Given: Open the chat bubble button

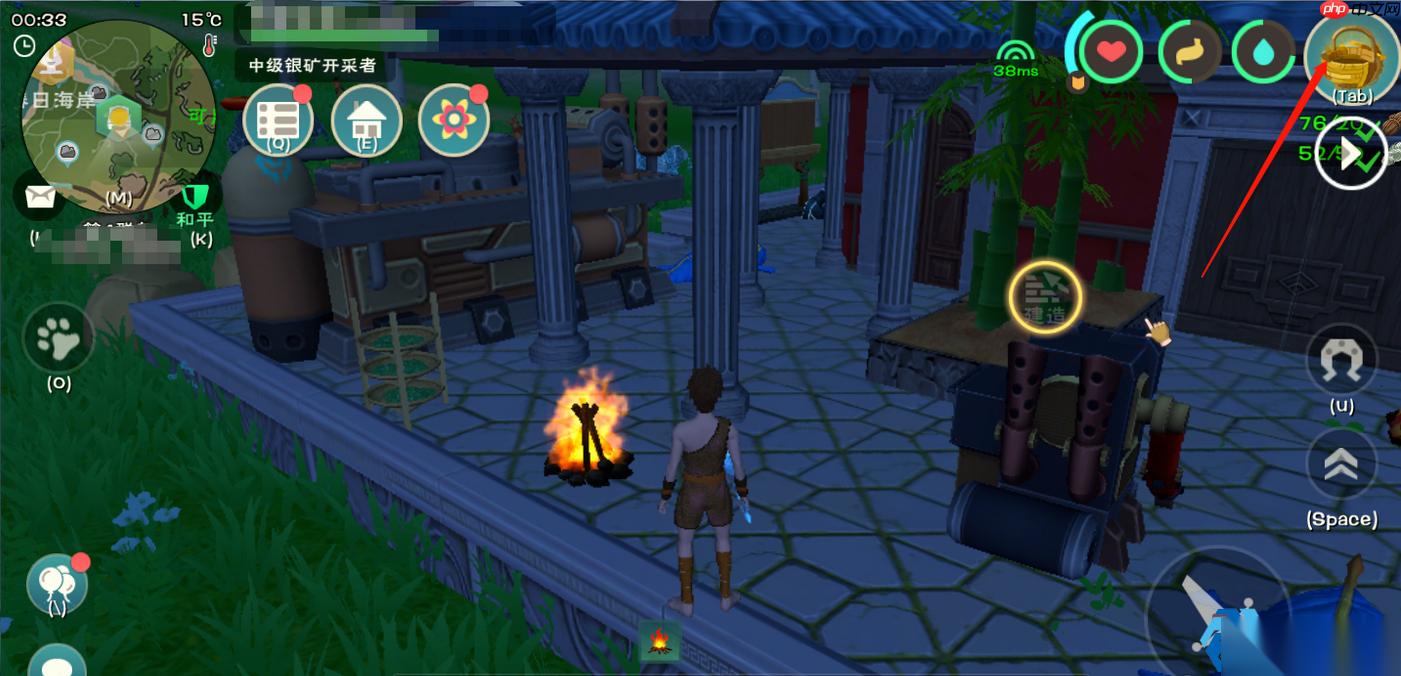Looking at the screenshot, I should click(56, 664).
